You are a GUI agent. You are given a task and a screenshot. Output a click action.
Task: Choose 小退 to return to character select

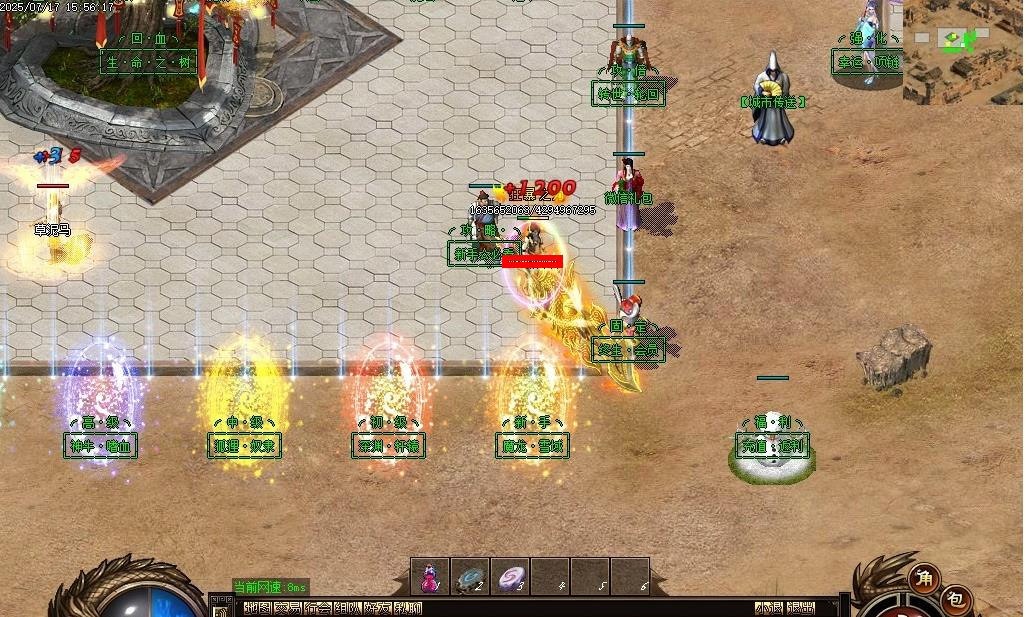(769, 608)
